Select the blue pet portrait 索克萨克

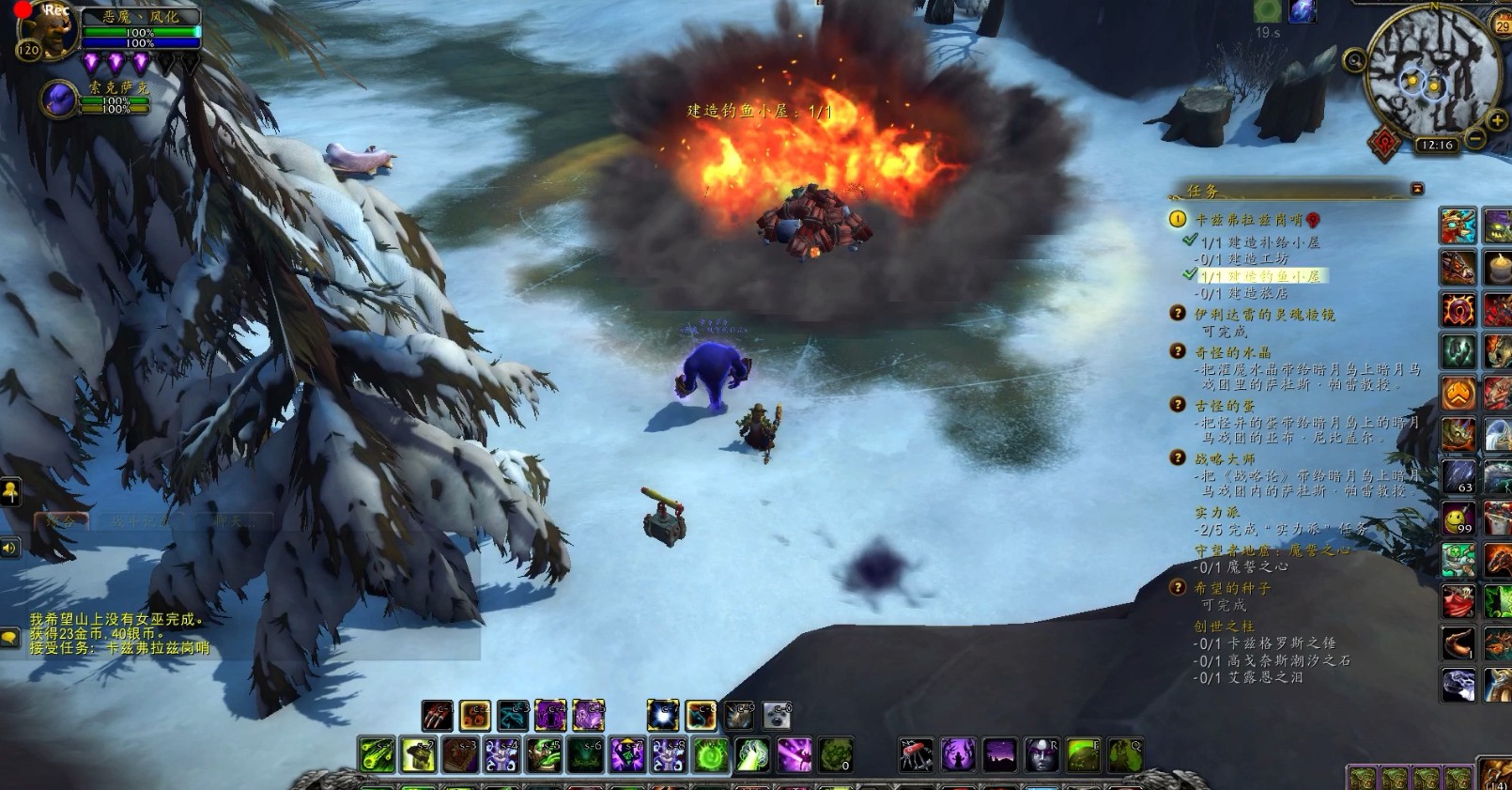click(59, 99)
